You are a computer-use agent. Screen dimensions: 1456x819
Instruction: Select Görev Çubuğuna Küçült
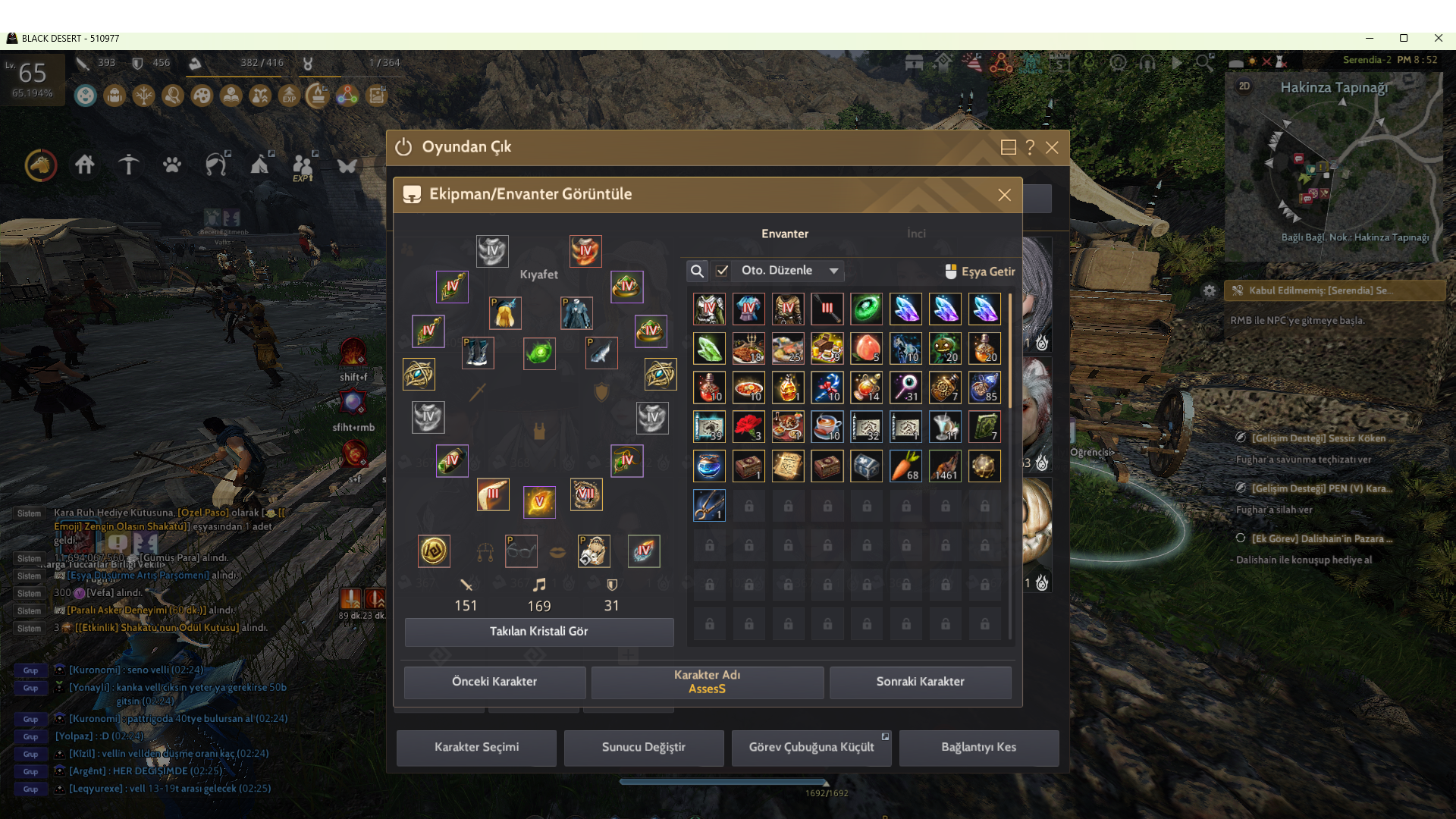(x=811, y=748)
